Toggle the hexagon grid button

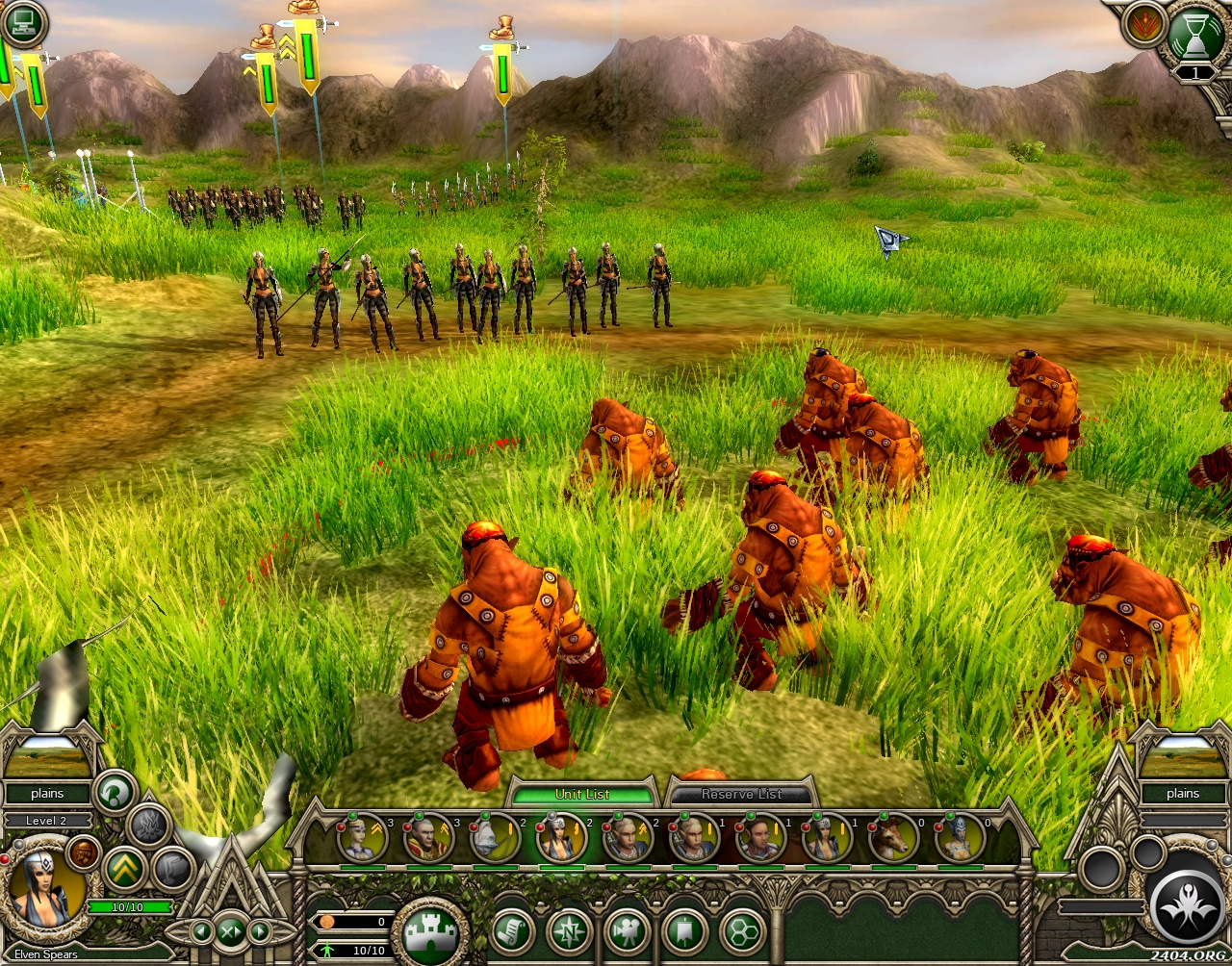click(742, 931)
